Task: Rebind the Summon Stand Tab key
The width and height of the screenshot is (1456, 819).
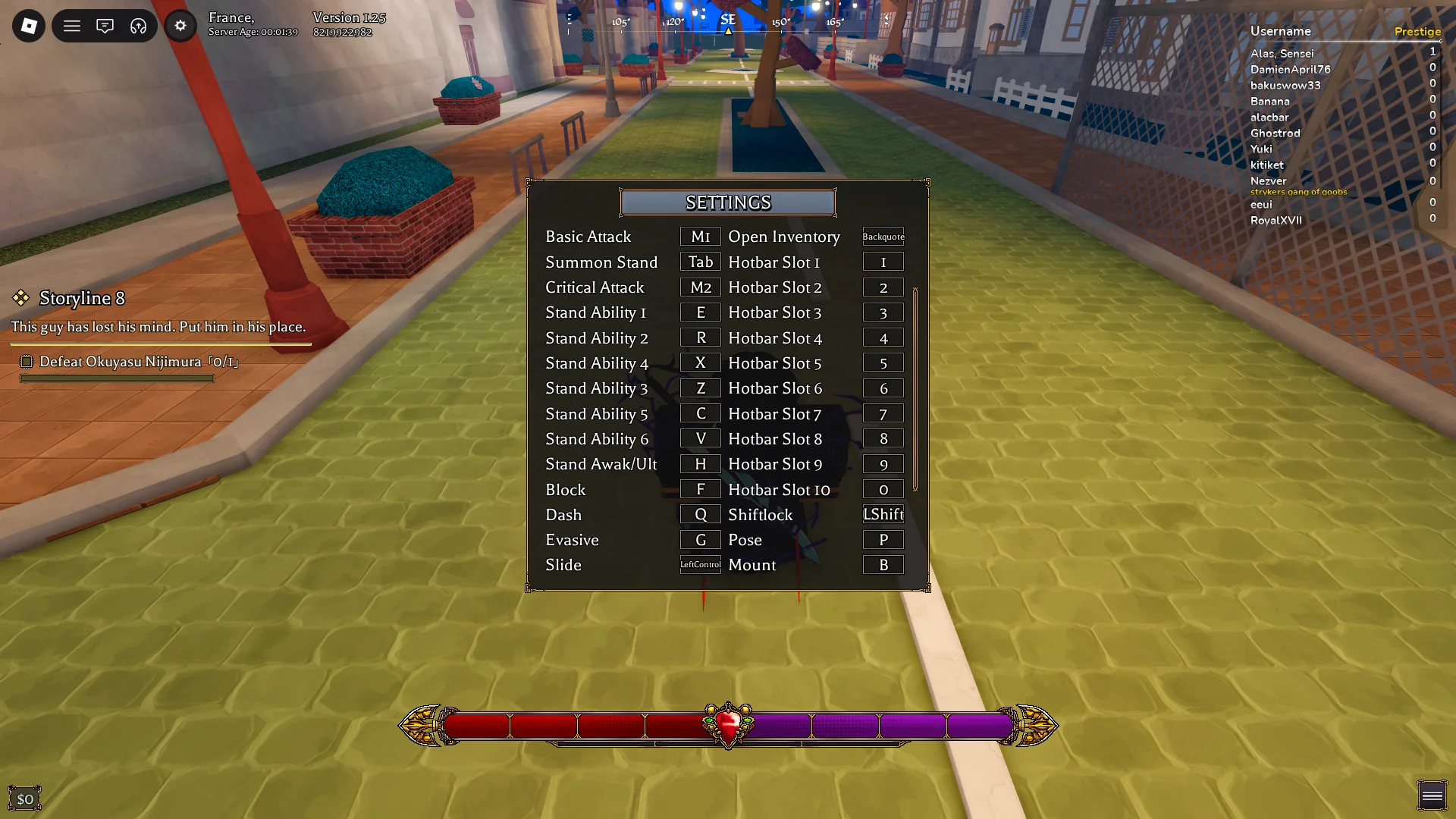Action: (700, 262)
